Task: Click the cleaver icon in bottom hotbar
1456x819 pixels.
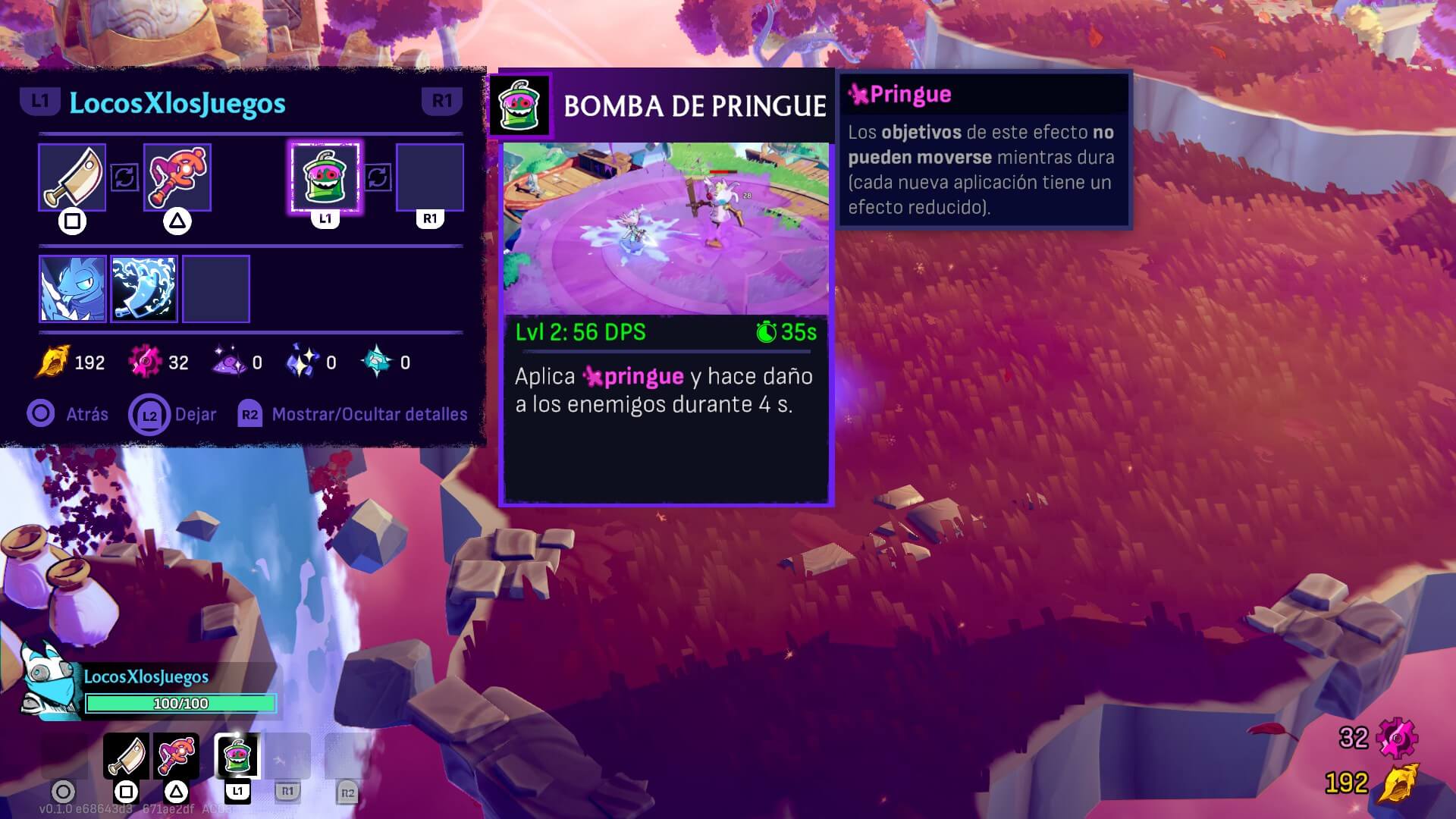Action: click(126, 755)
